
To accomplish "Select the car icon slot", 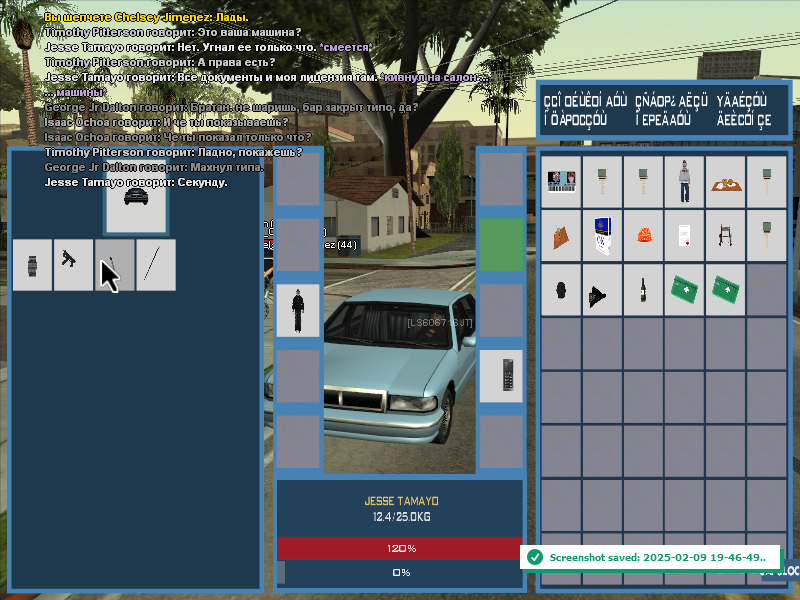I will click(136, 195).
